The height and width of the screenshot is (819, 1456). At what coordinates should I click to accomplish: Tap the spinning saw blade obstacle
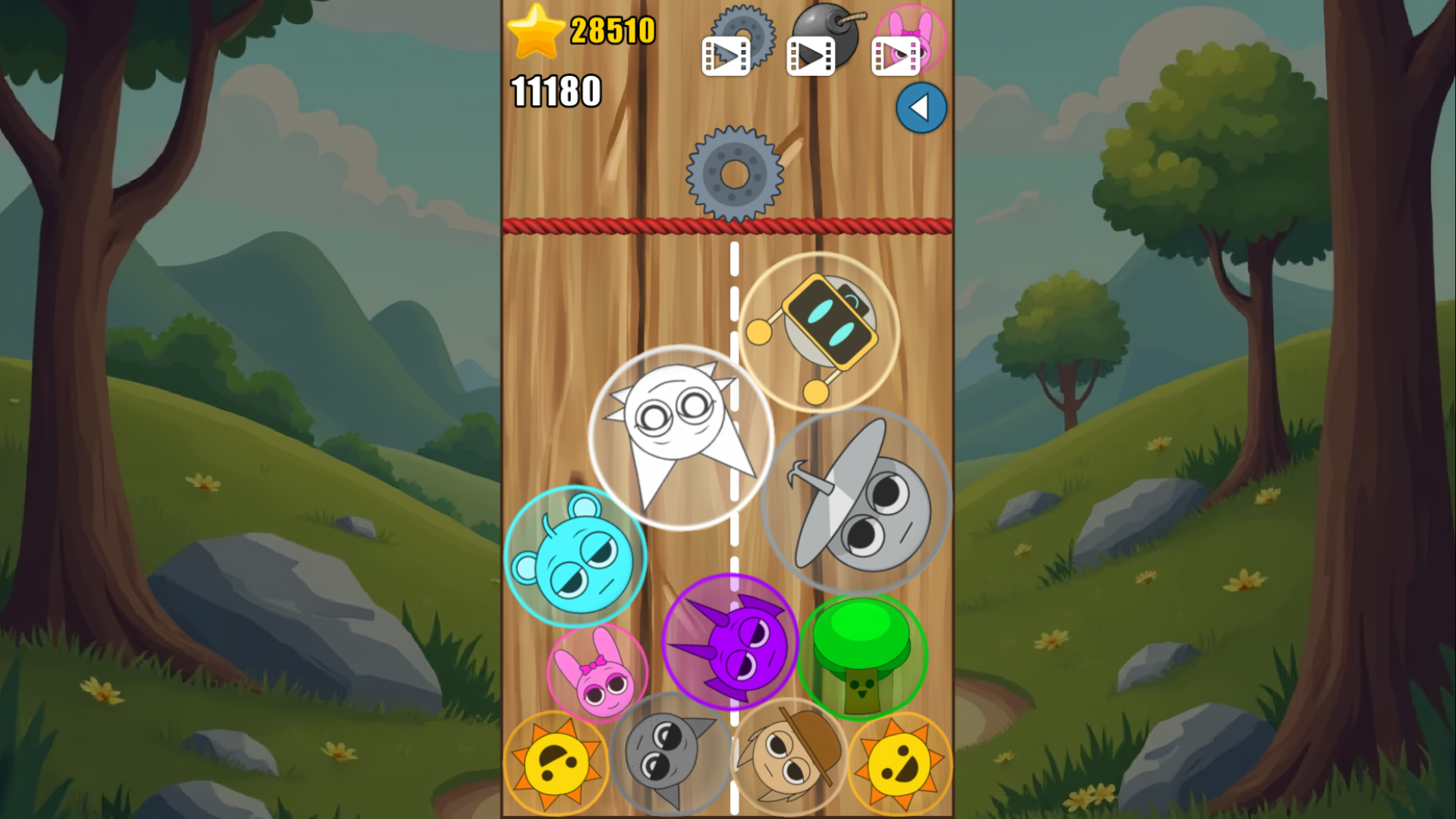[734, 173]
